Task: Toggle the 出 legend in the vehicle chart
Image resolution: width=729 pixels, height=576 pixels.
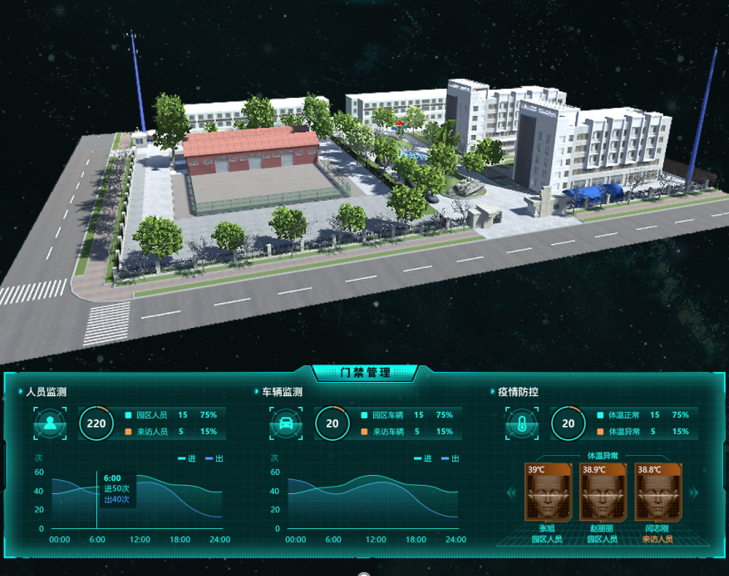Action: tap(450, 459)
